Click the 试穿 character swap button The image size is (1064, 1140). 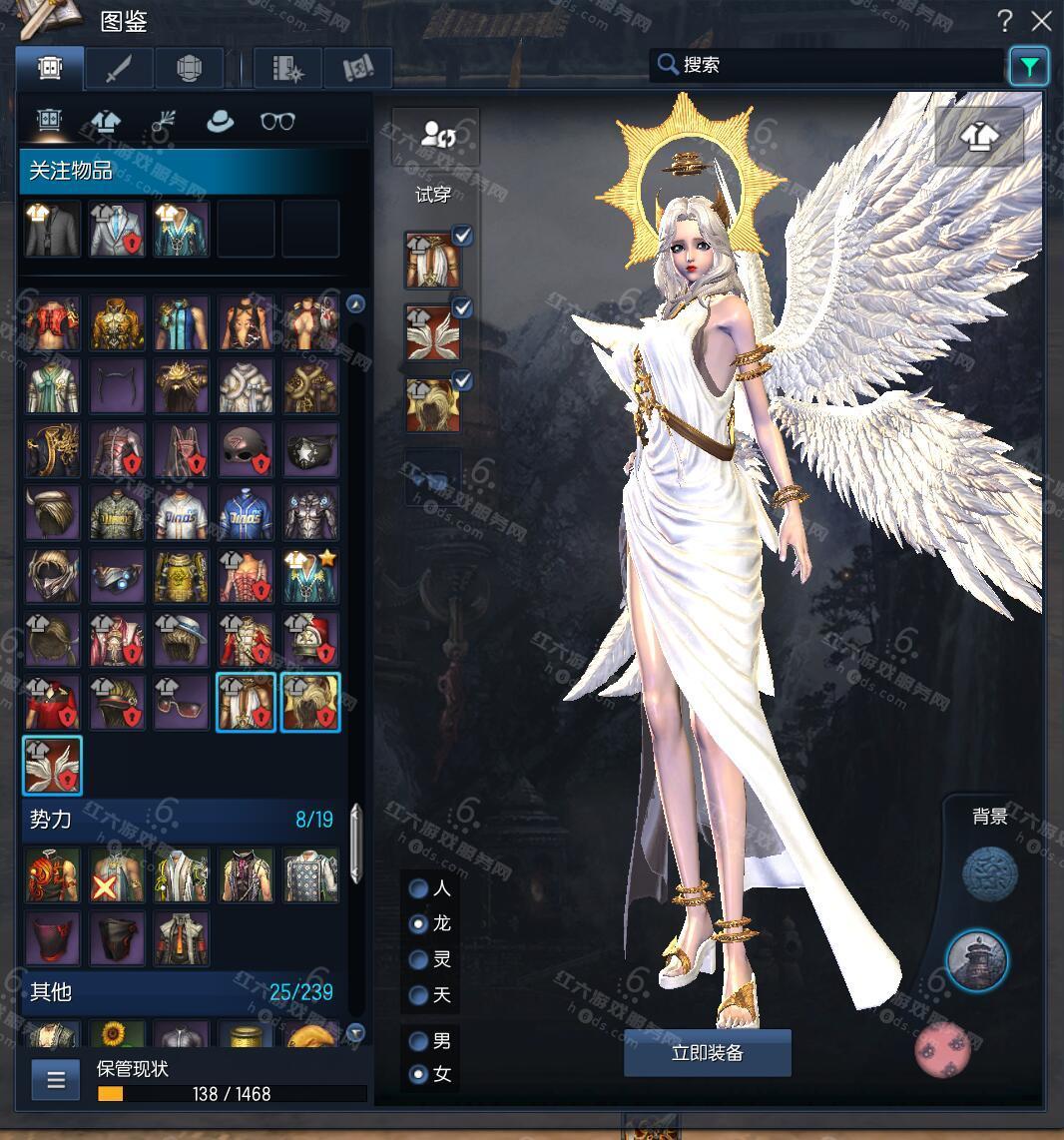(435, 136)
